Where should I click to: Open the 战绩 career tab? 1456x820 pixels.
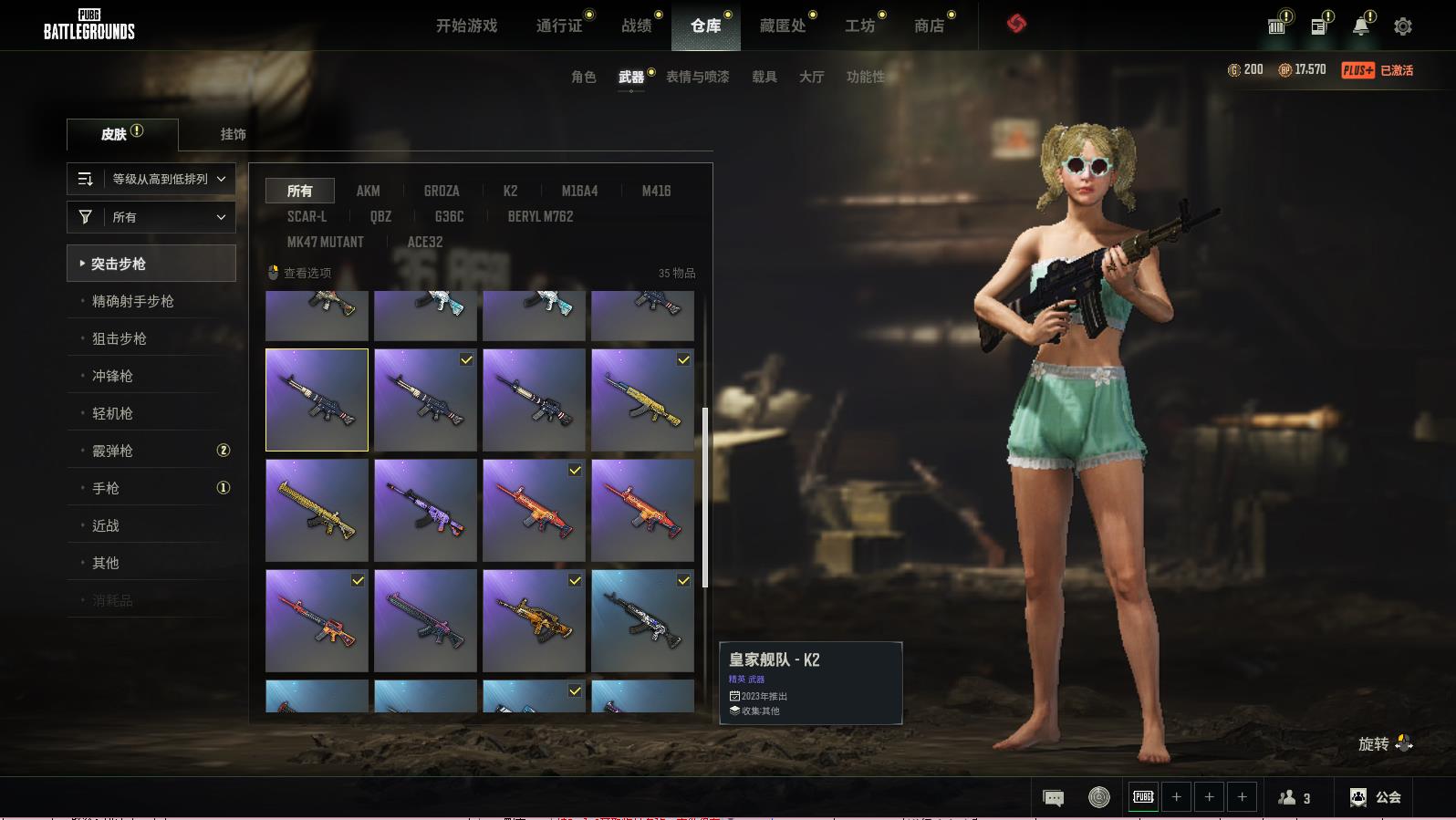[x=637, y=26]
